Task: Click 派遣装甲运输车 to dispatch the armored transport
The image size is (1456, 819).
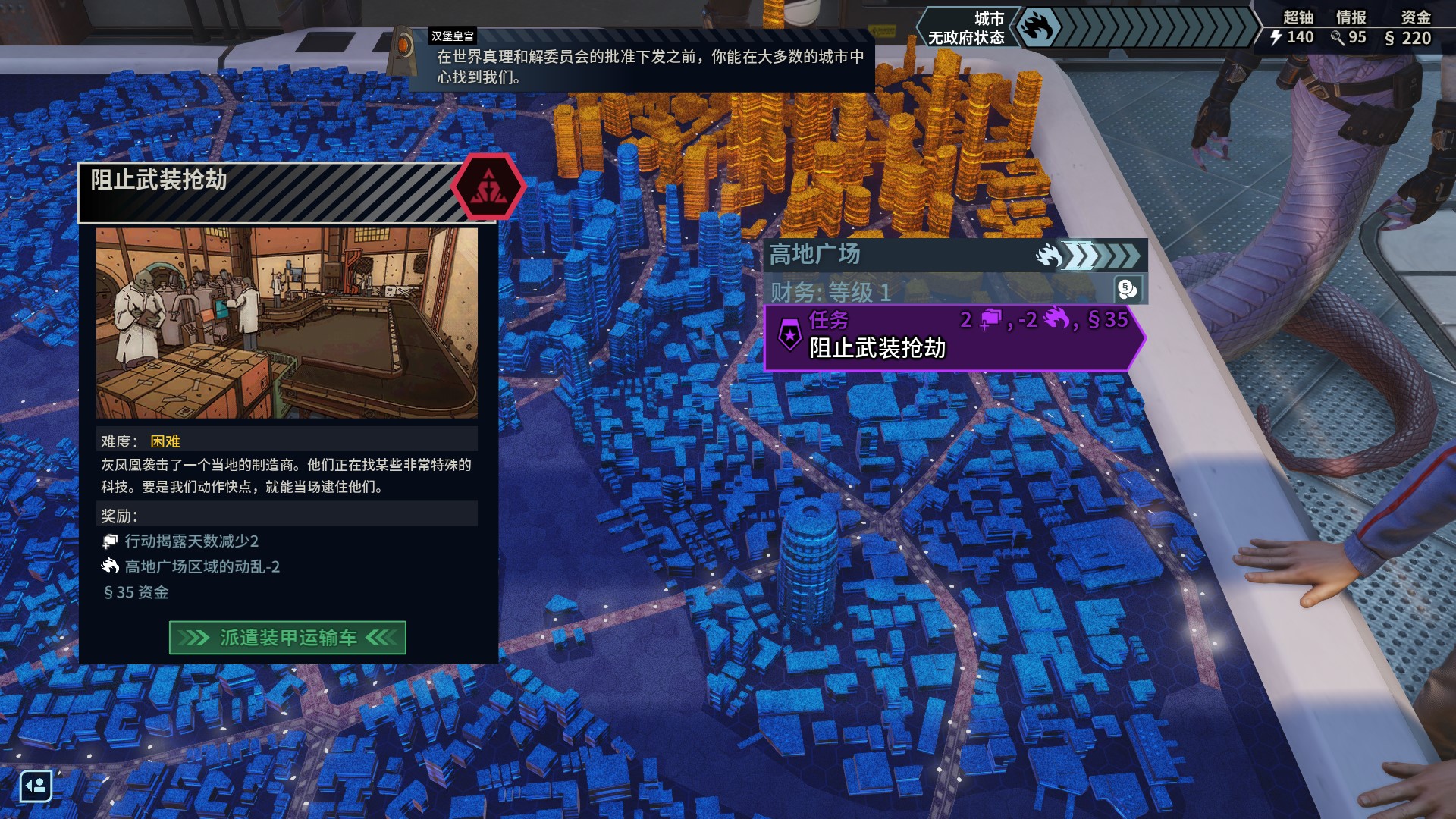Action: coord(287,638)
